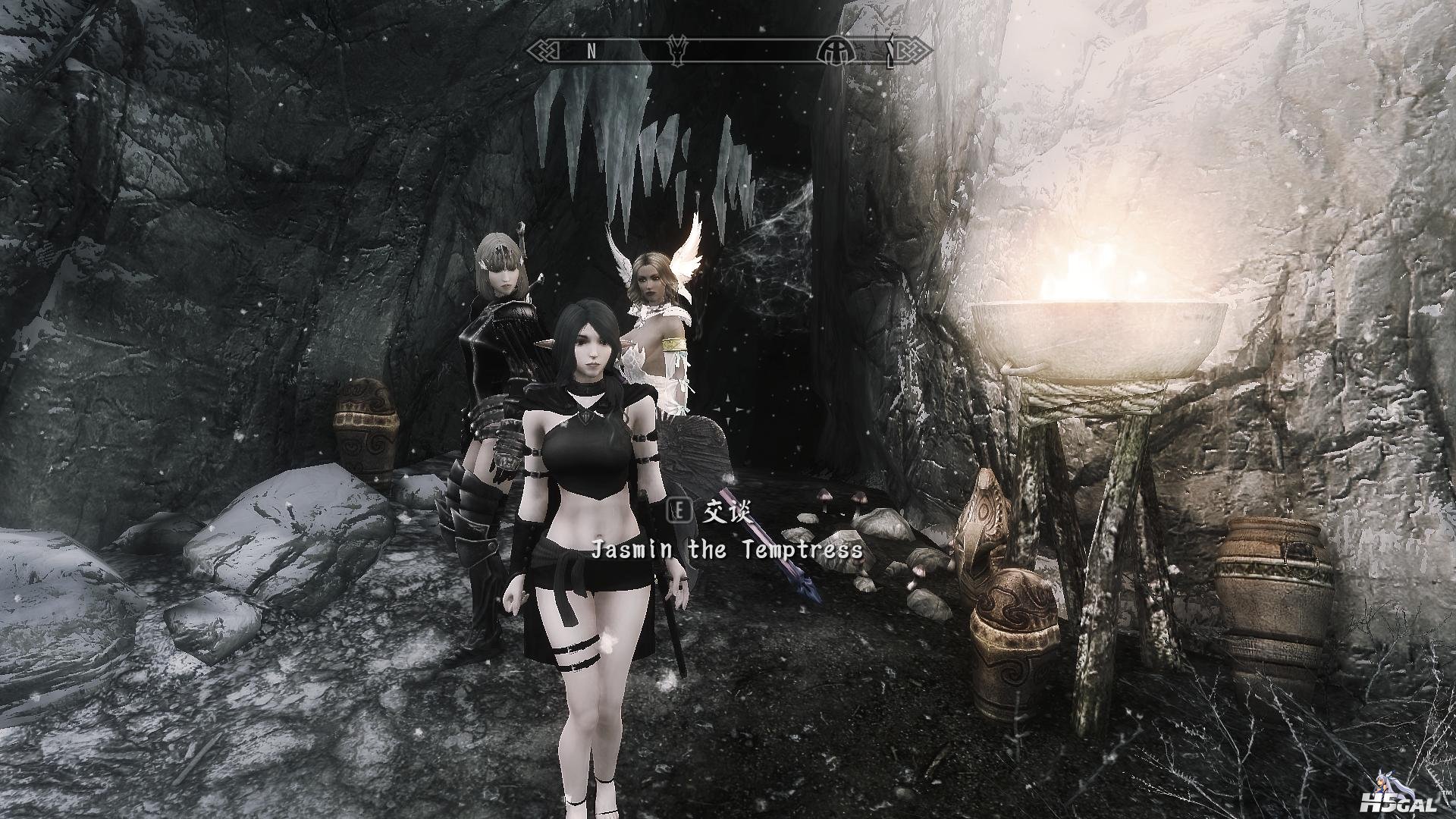This screenshot has height=819, width=1456.
Task: Click the North indicator on the compass
Action: 591,51
